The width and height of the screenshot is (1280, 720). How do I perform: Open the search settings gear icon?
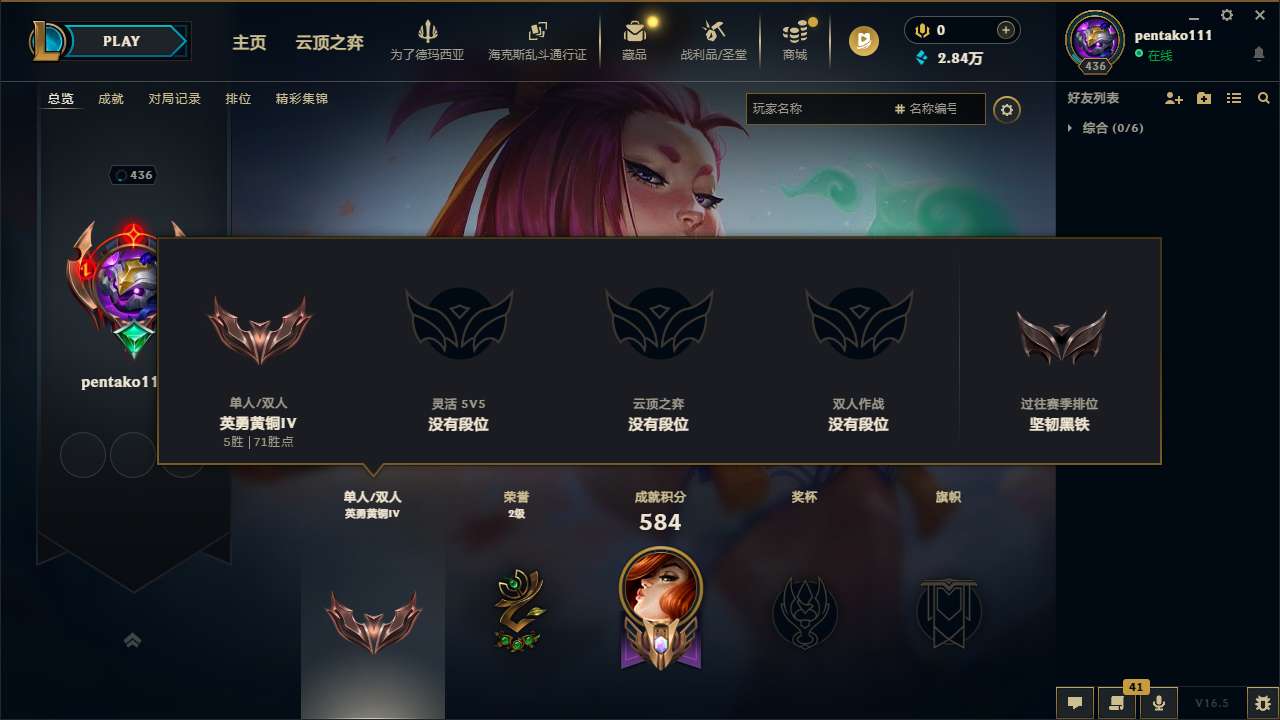1007,110
